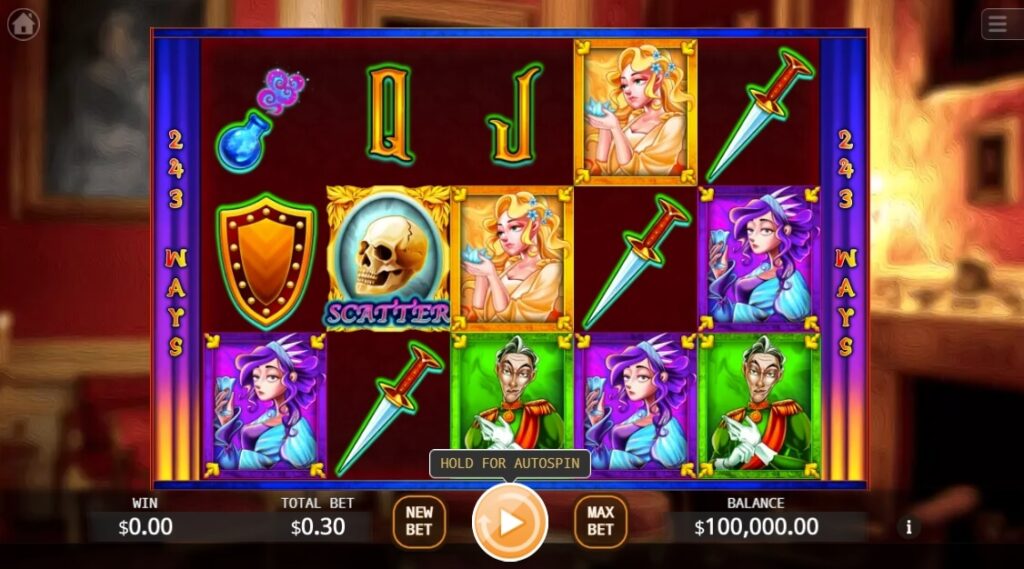Set the wager with Max Bet
This screenshot has width=1024, height=569.
tap(600, 521)
